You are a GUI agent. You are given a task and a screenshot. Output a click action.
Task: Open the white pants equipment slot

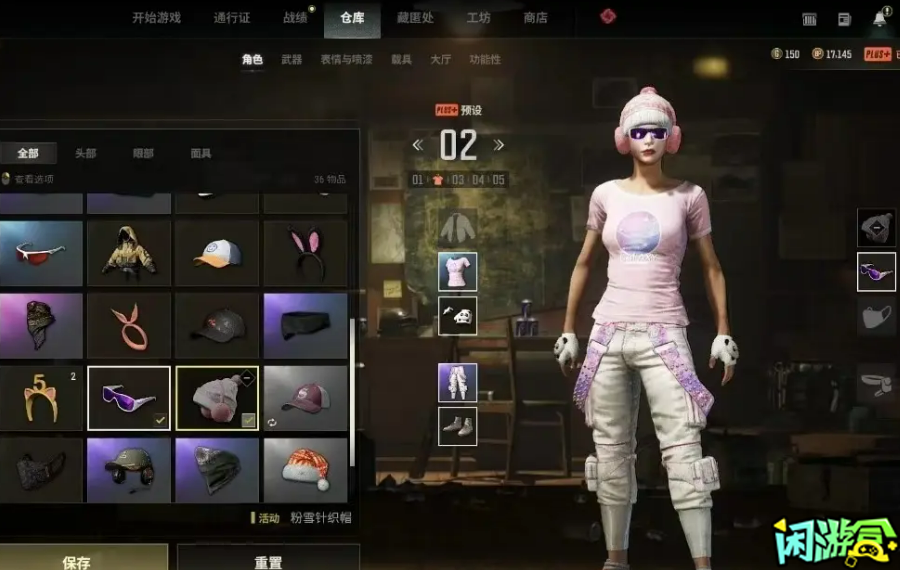(x=457, y=382)
